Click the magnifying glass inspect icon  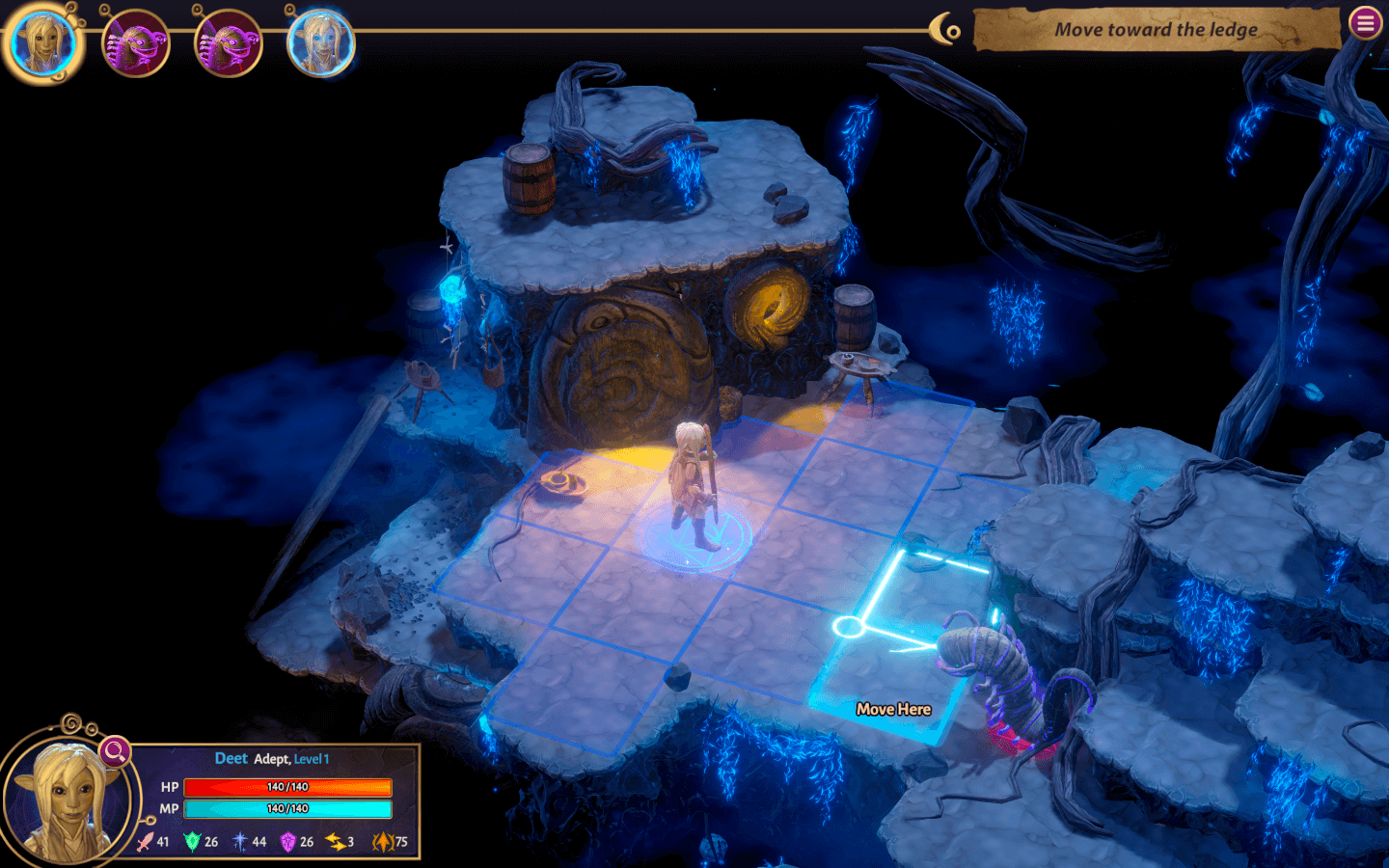tap(115, 751)
